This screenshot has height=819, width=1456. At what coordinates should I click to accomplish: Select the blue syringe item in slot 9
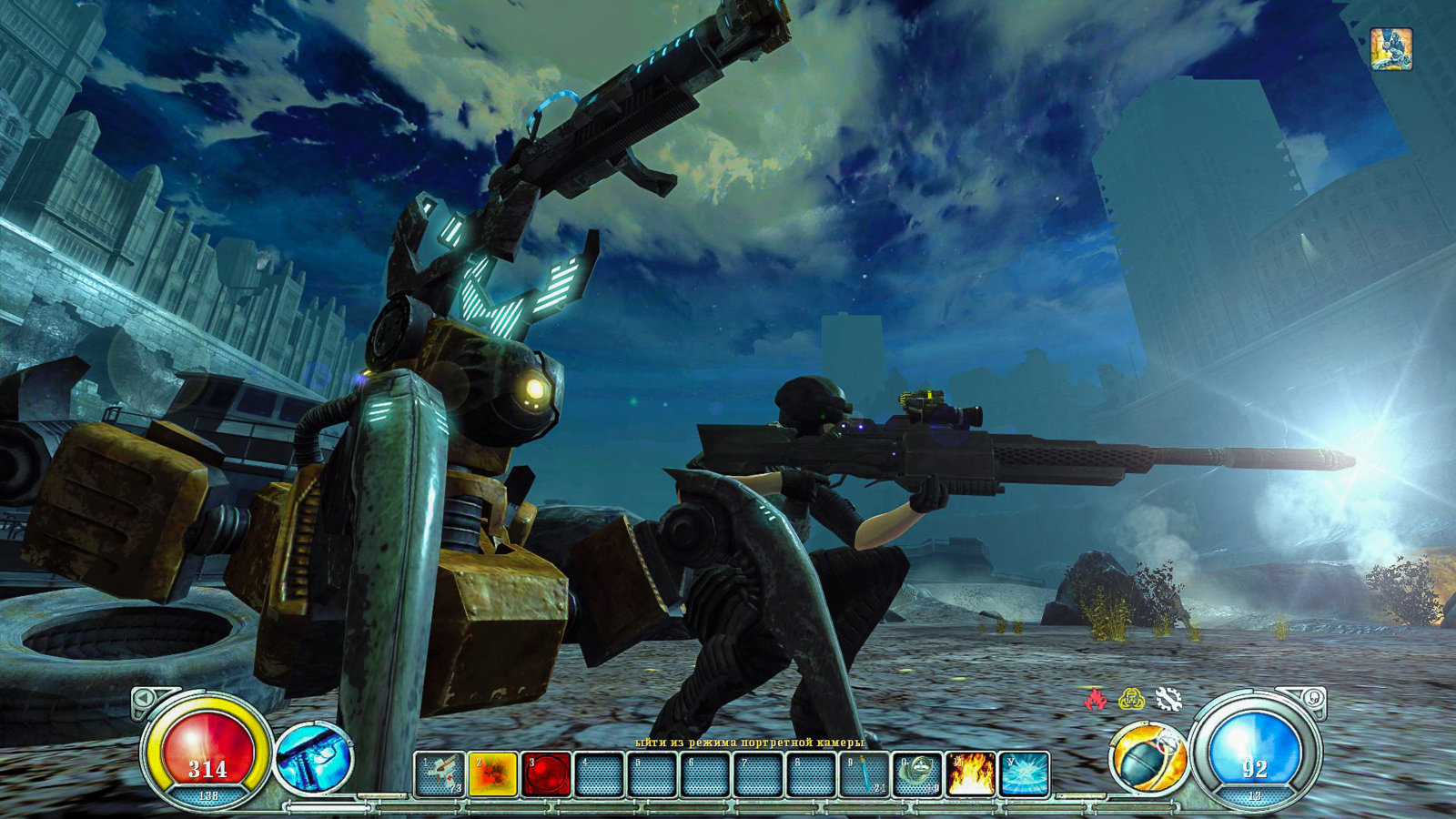[x=864, y=774]
